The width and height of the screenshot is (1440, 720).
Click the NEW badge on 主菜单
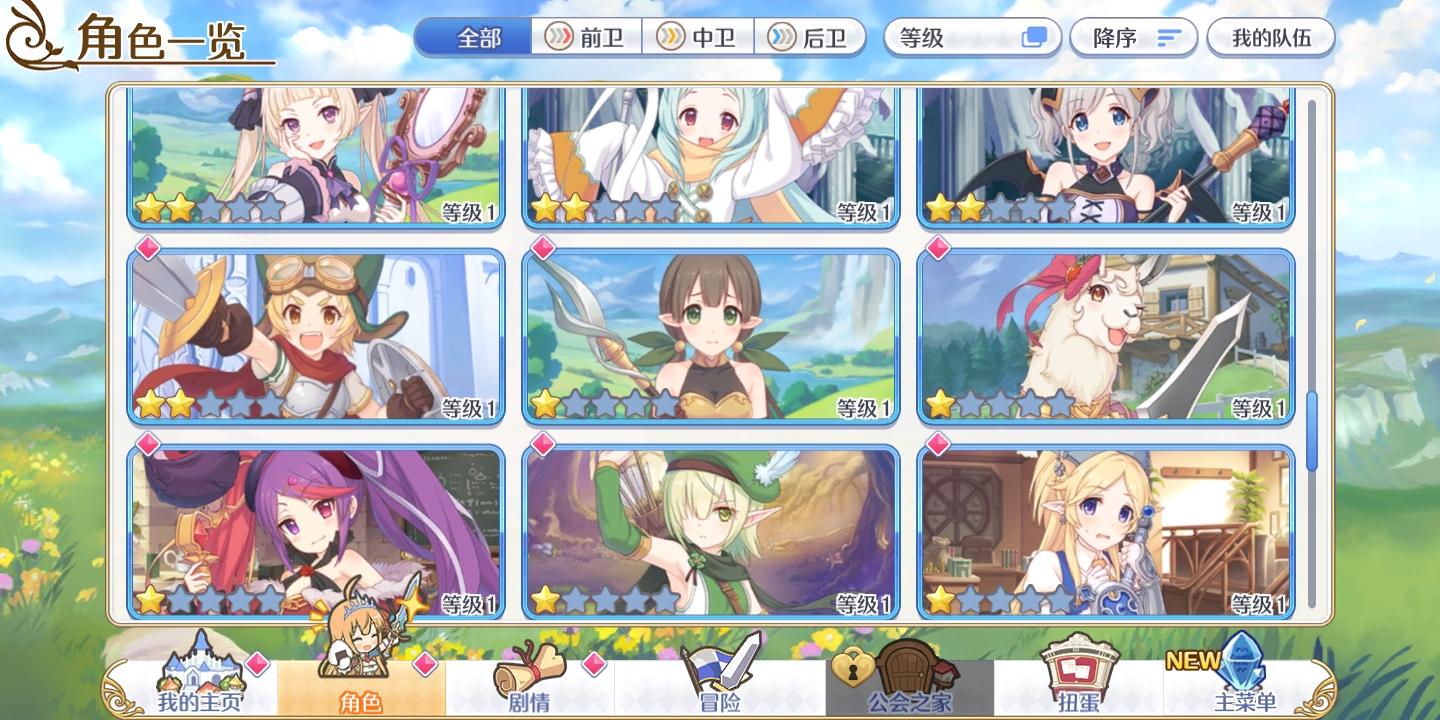[1196, 661]
